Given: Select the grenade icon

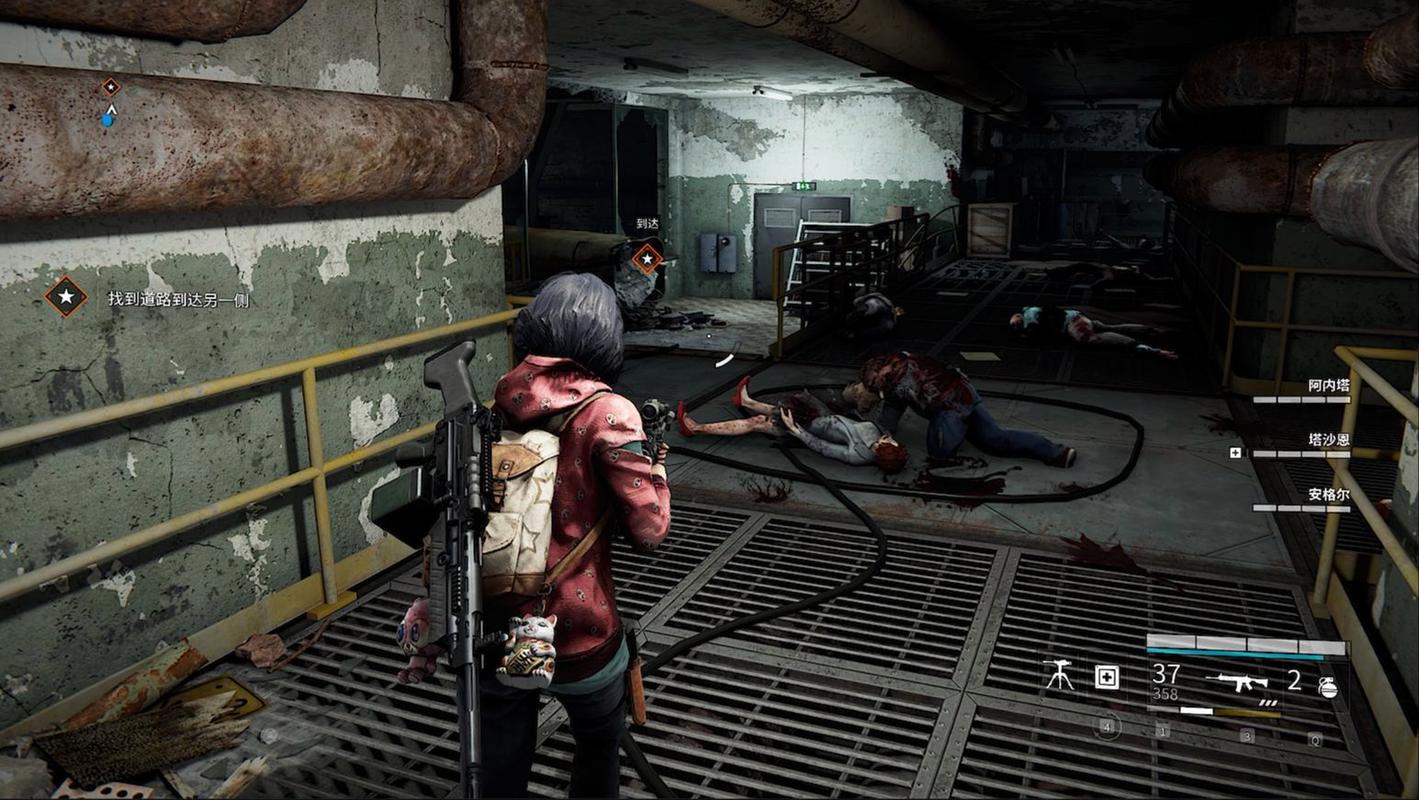Looking at the screenshot, I should point(1327,686).
